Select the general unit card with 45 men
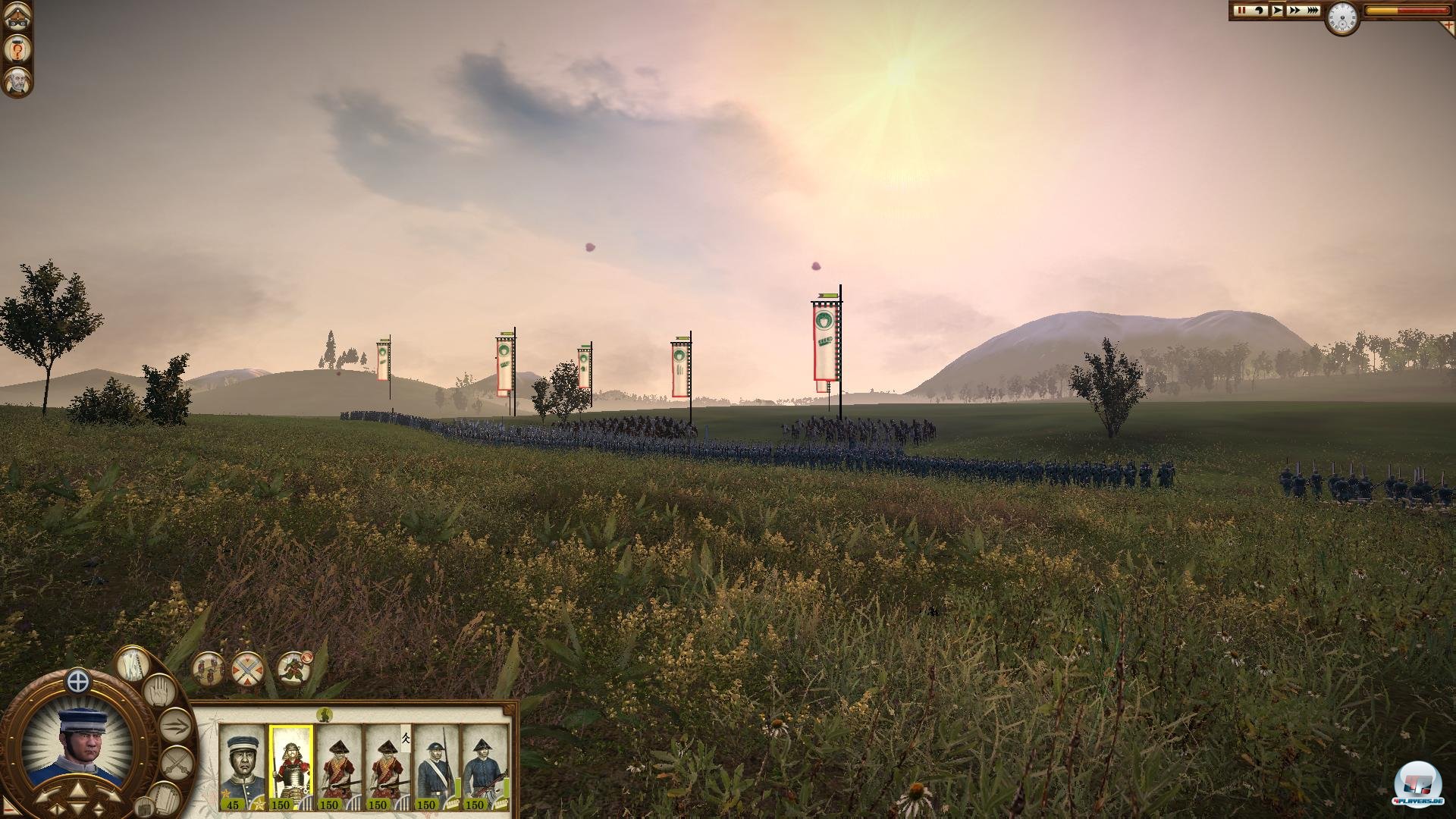This screenshot has width=1456, height=819. pyautogui.click(x=242, y=766)
